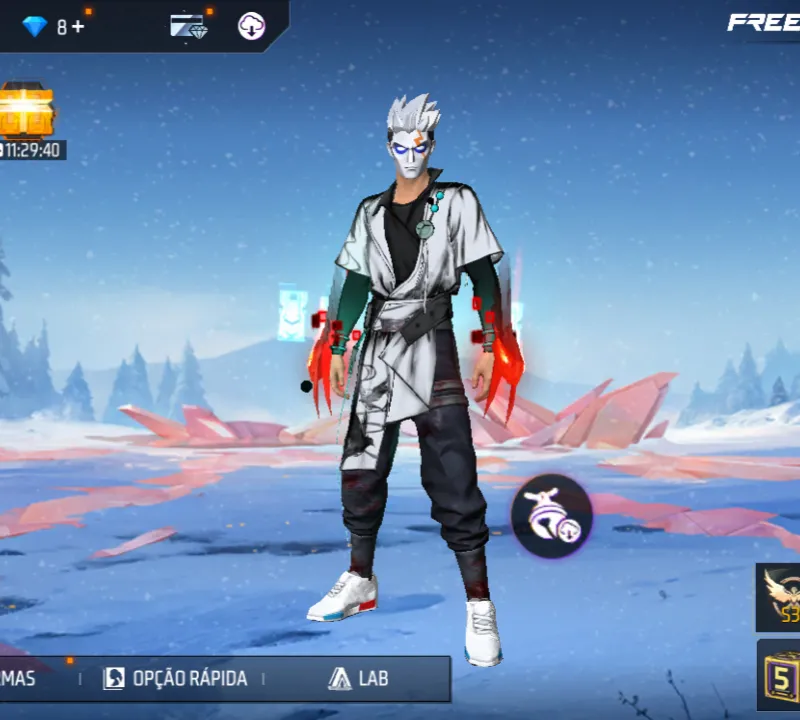Open the LAB menu
Viewport: 800px width, 720px height.
coord(358,679)
